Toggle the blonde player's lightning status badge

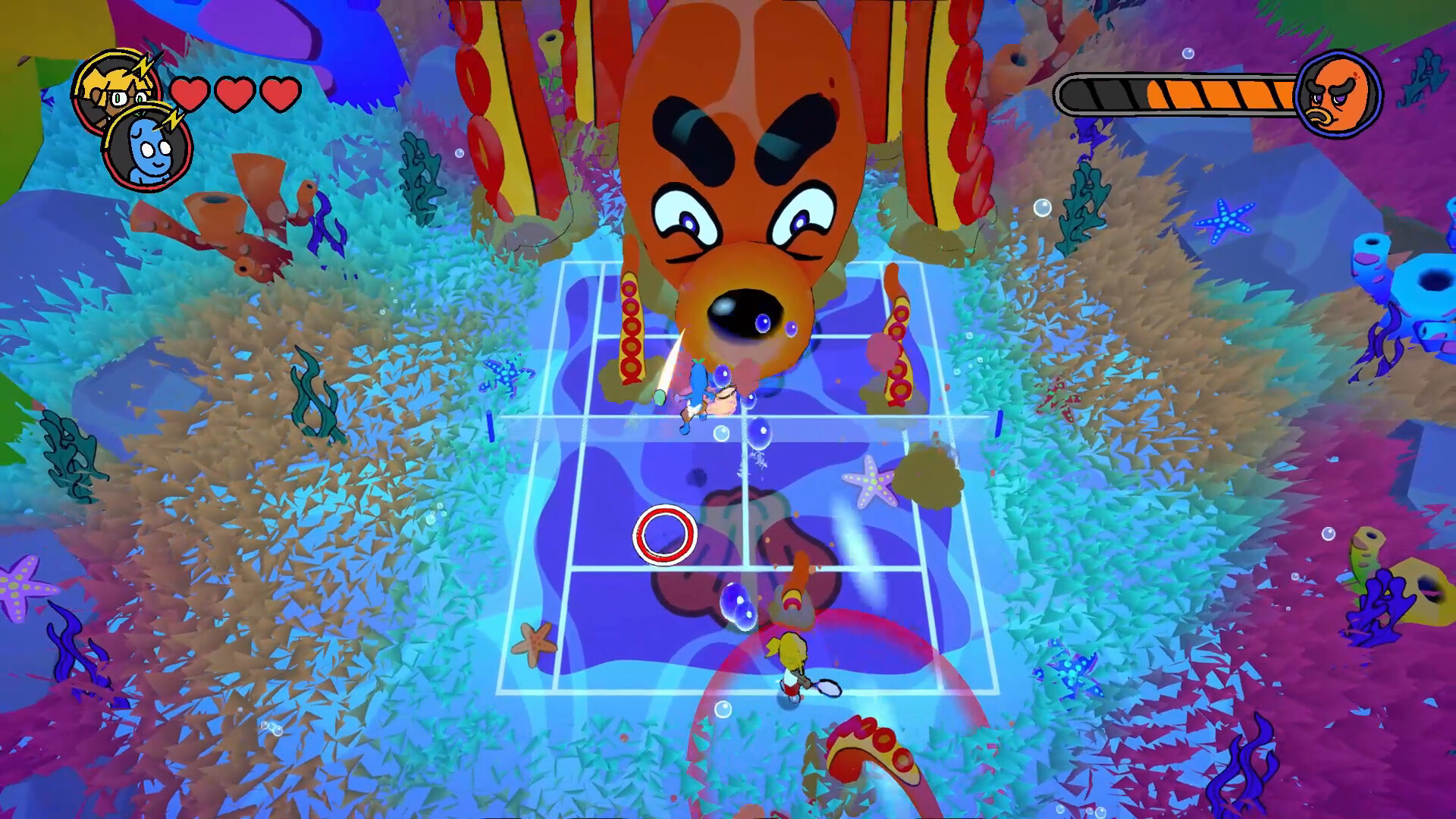(143, 67)
